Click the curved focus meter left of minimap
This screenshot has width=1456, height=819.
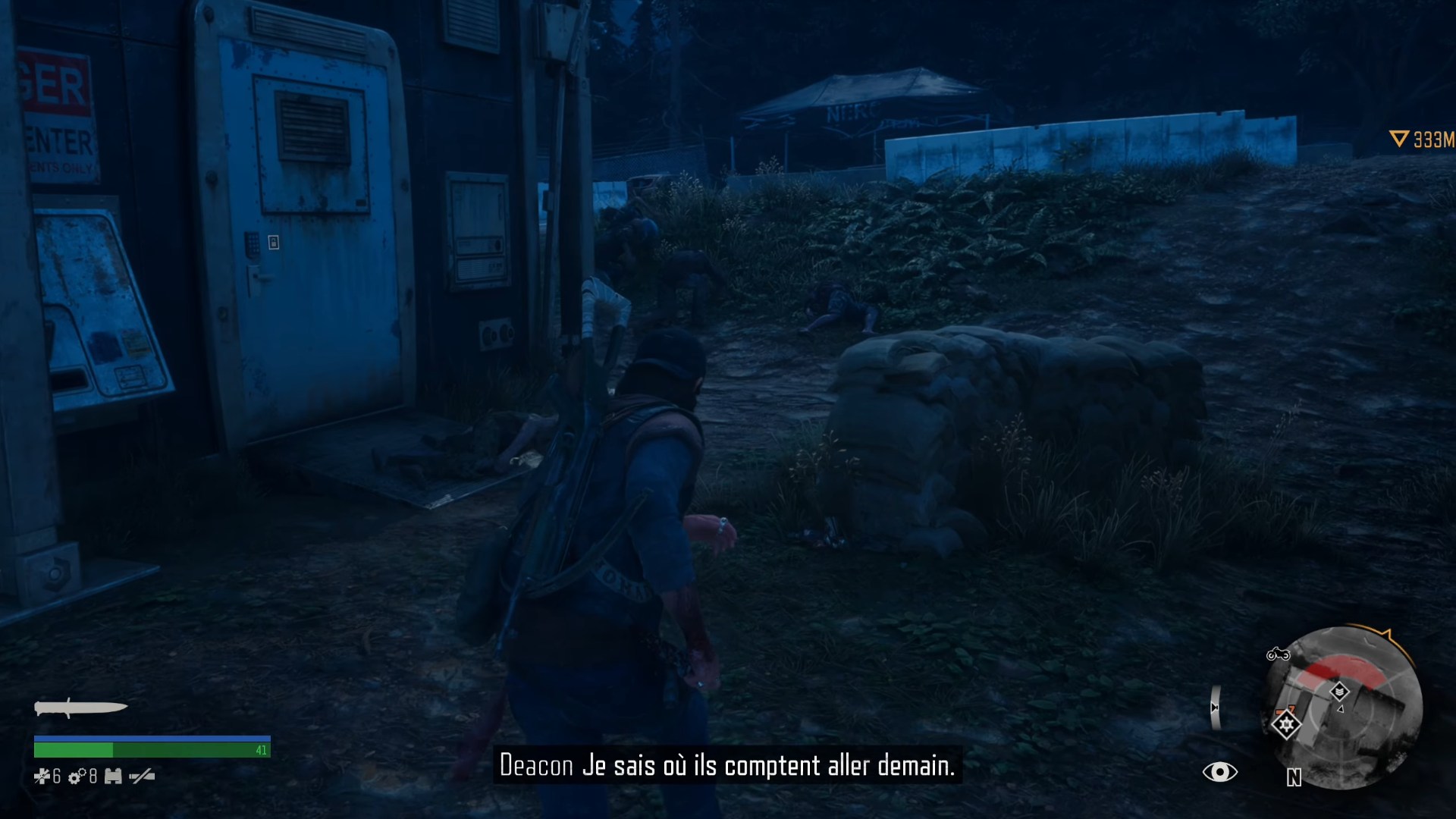click(1216, 707)
